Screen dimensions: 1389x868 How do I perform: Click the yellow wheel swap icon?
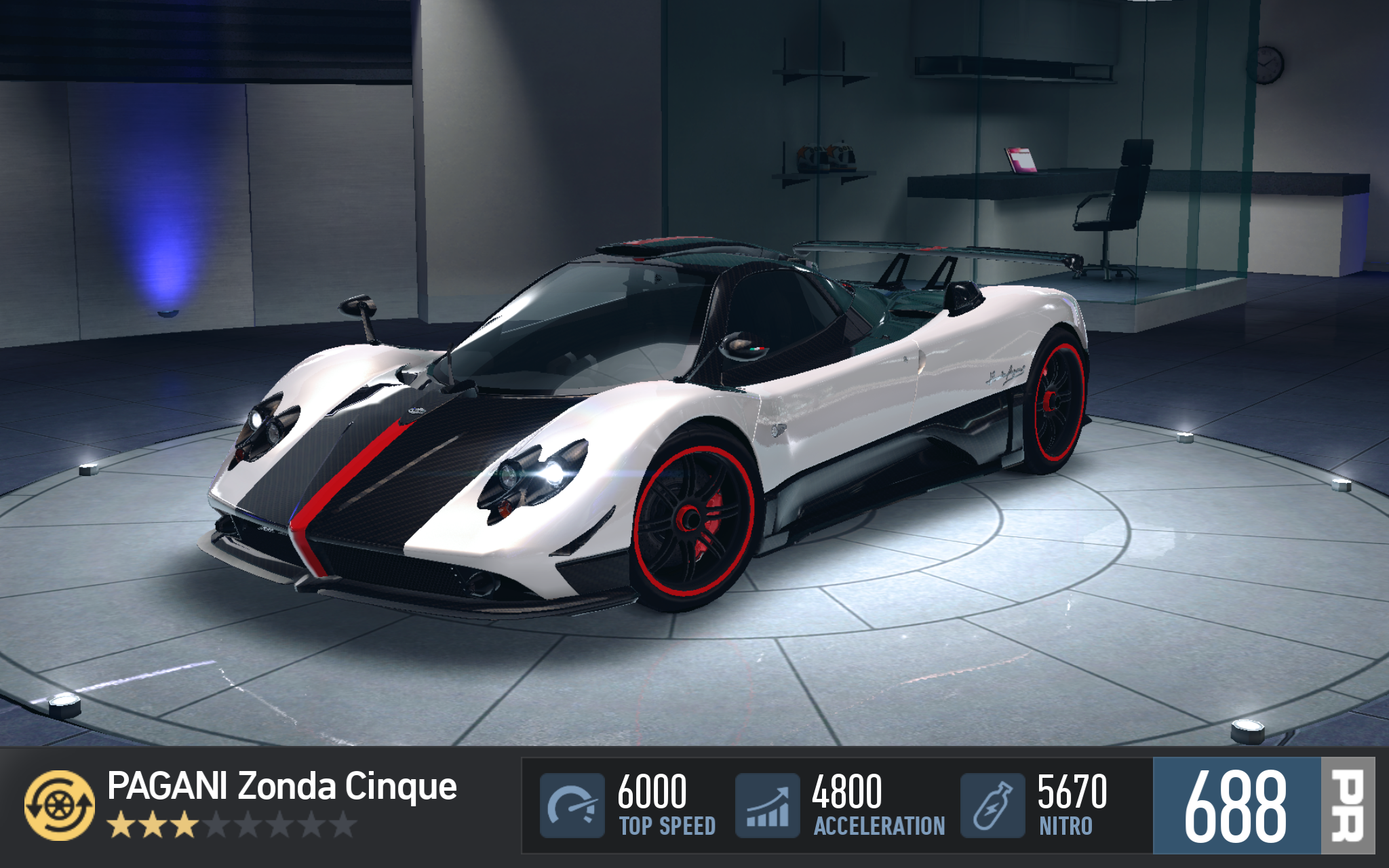pos(60,805)
